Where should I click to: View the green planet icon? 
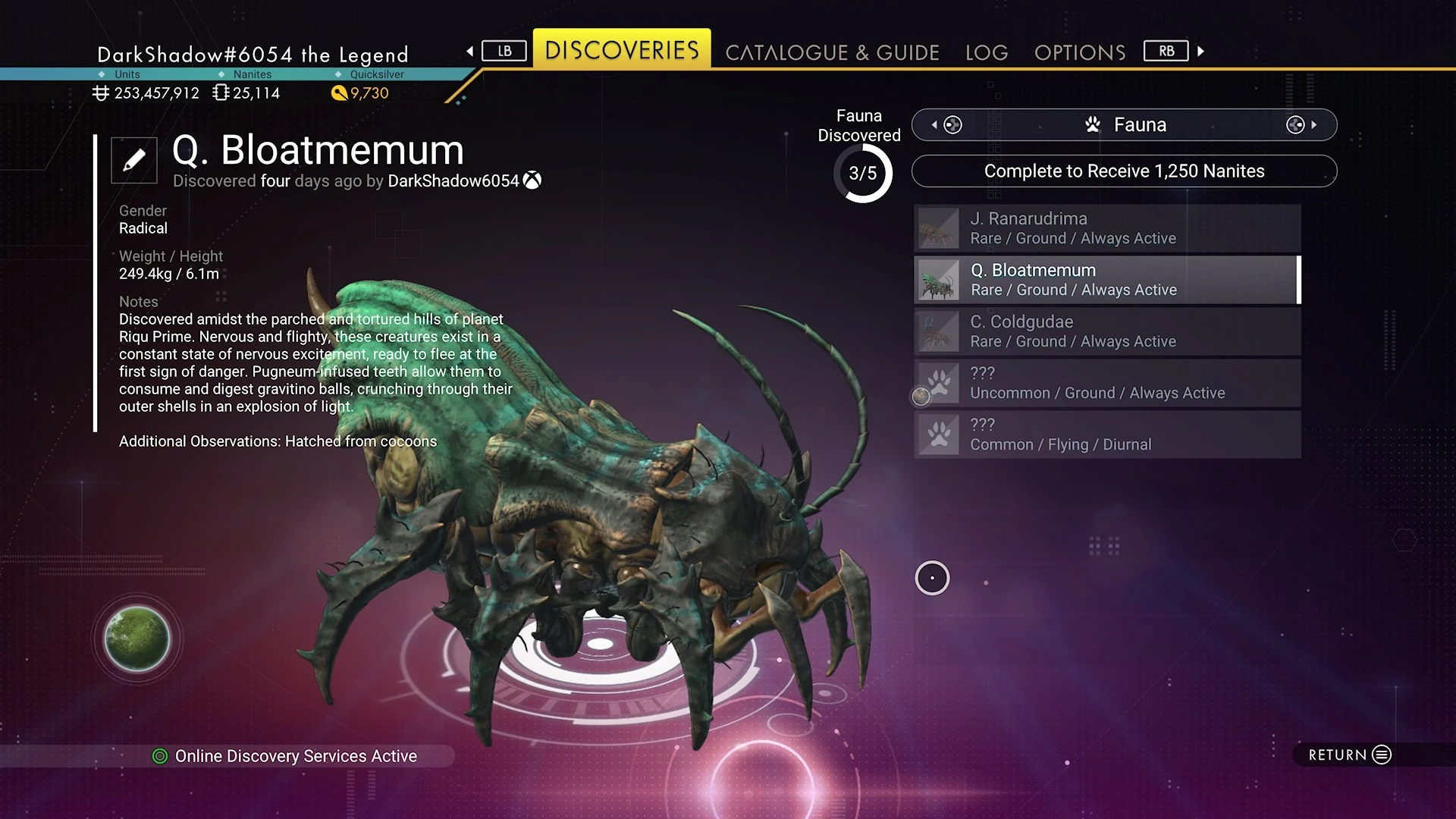coord(137,639)
